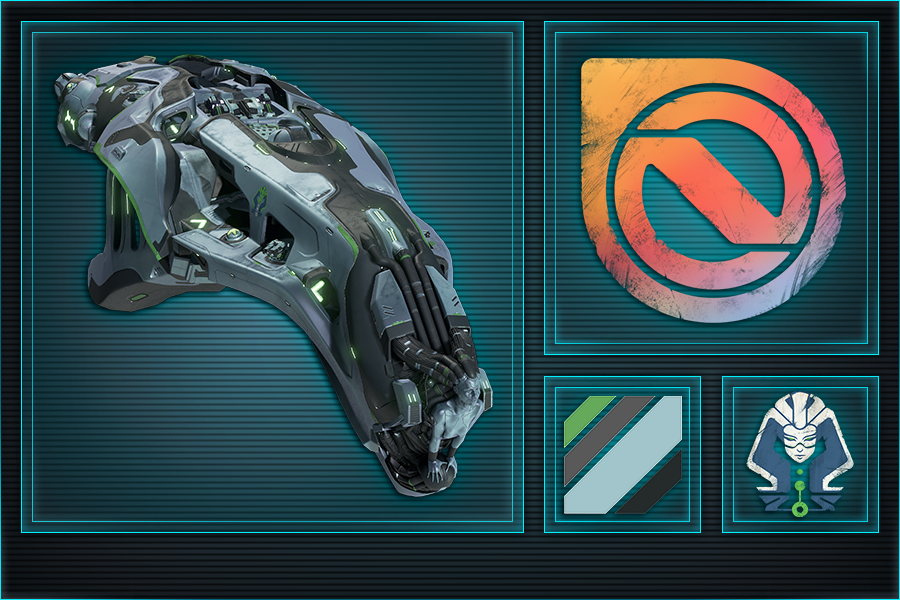Screen dimensions: 900x600
Task: Choose the orange circular emblem tile
Action: (711, 188)
